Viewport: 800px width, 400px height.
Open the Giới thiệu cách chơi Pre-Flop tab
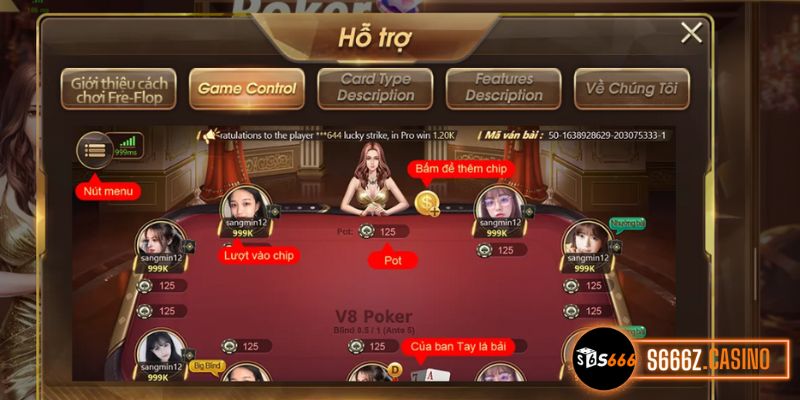click(x=118, y=88)
